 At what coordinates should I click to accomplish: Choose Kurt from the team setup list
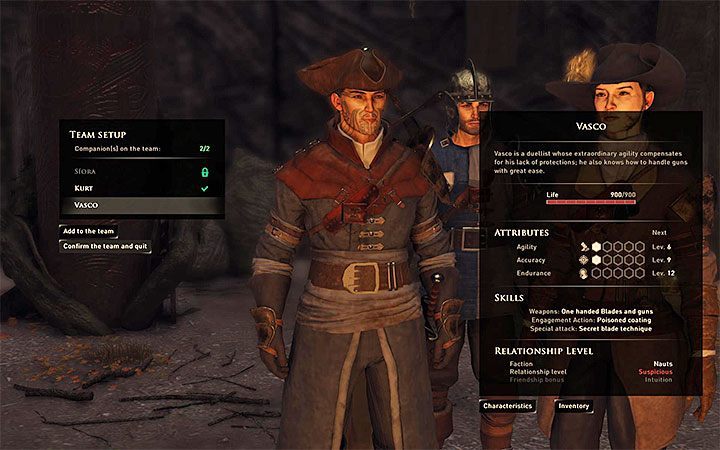click(x=140, y=187)
